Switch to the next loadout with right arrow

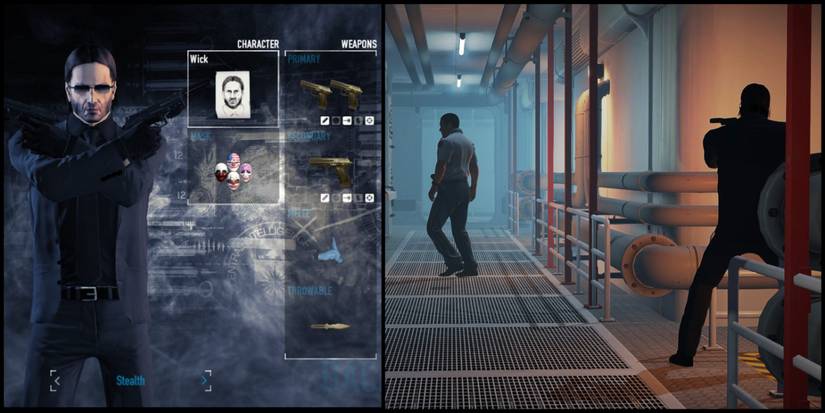click(205, 380)
